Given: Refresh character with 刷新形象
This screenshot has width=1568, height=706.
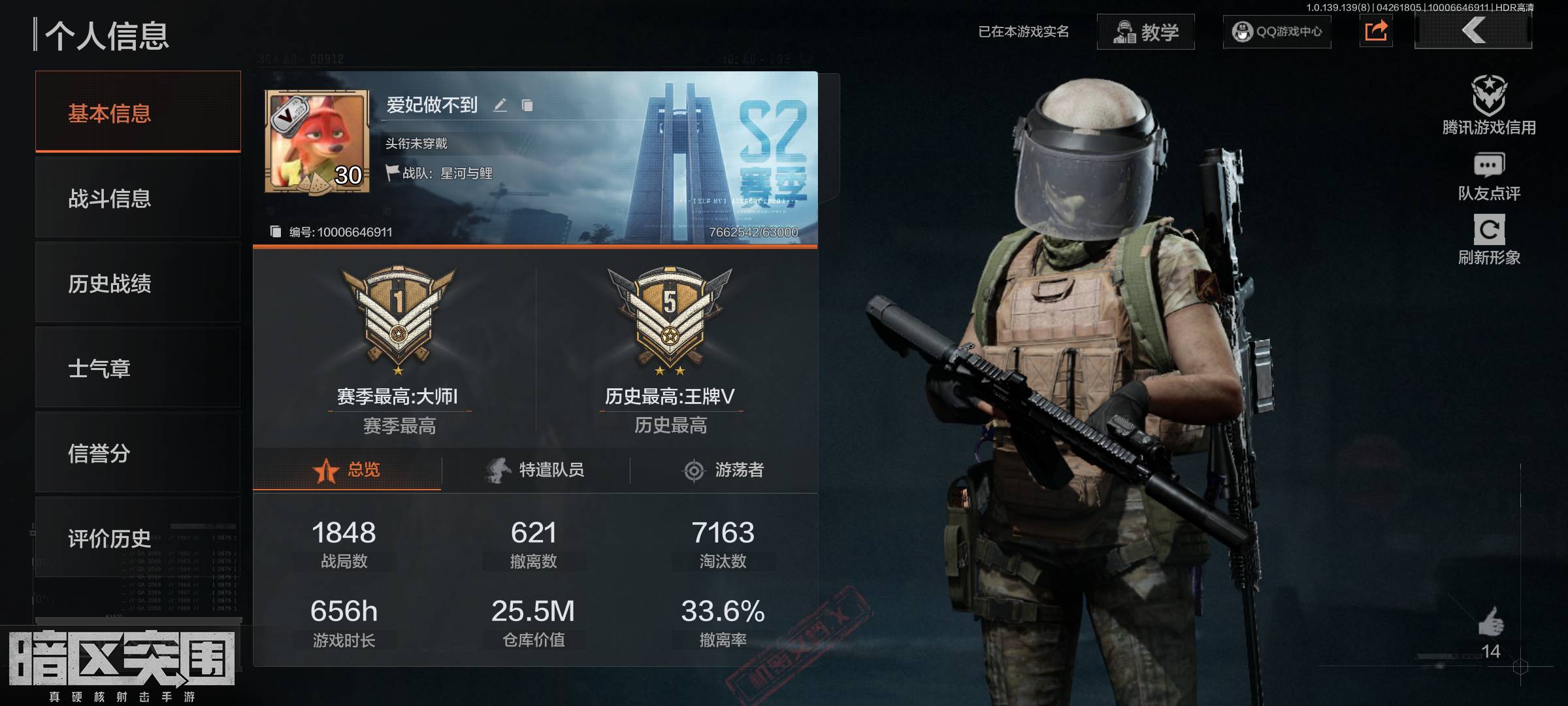Looking at the screenshot, I should [1489, 240].
